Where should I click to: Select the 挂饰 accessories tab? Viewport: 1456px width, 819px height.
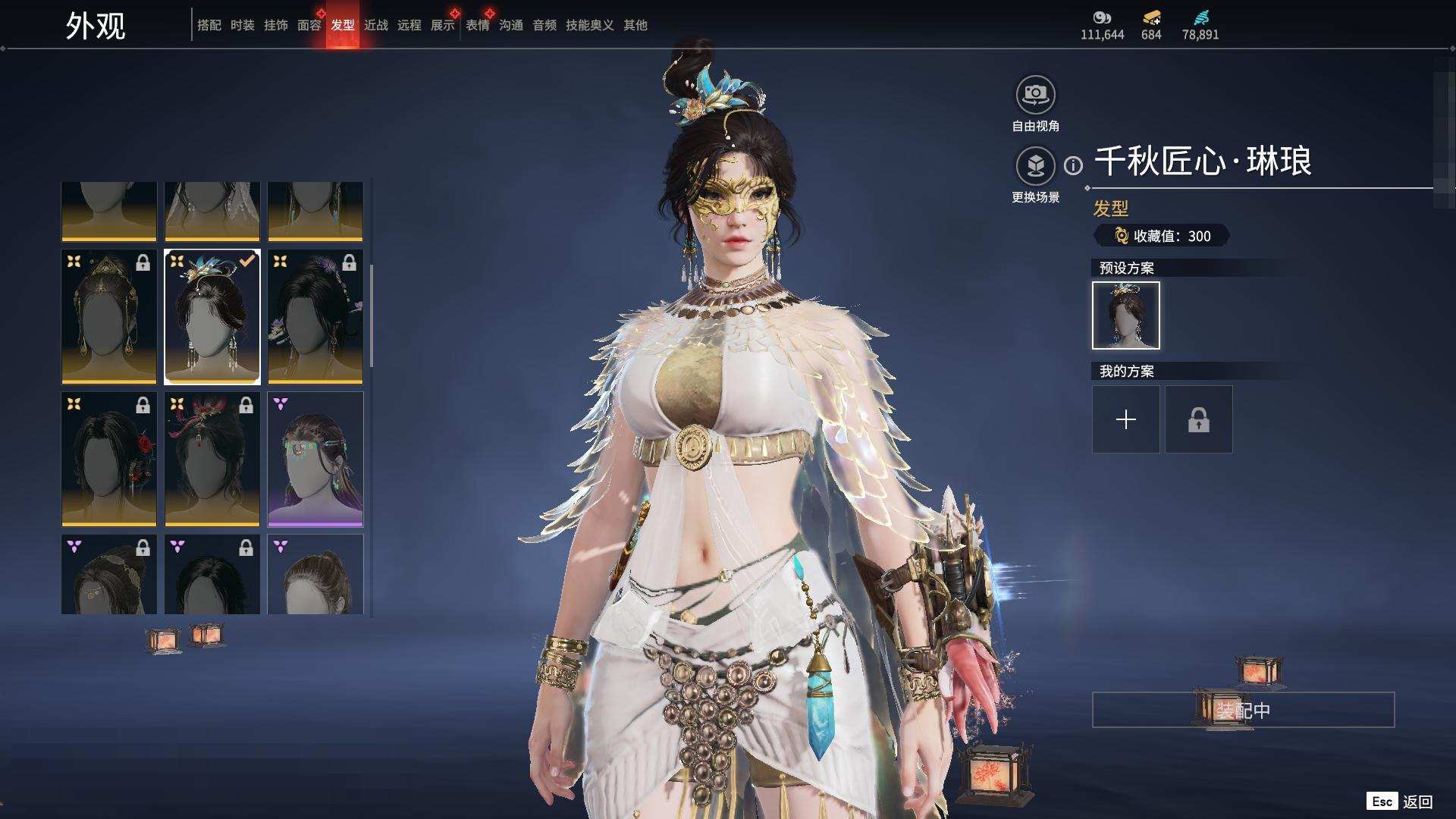pos(275,25)
